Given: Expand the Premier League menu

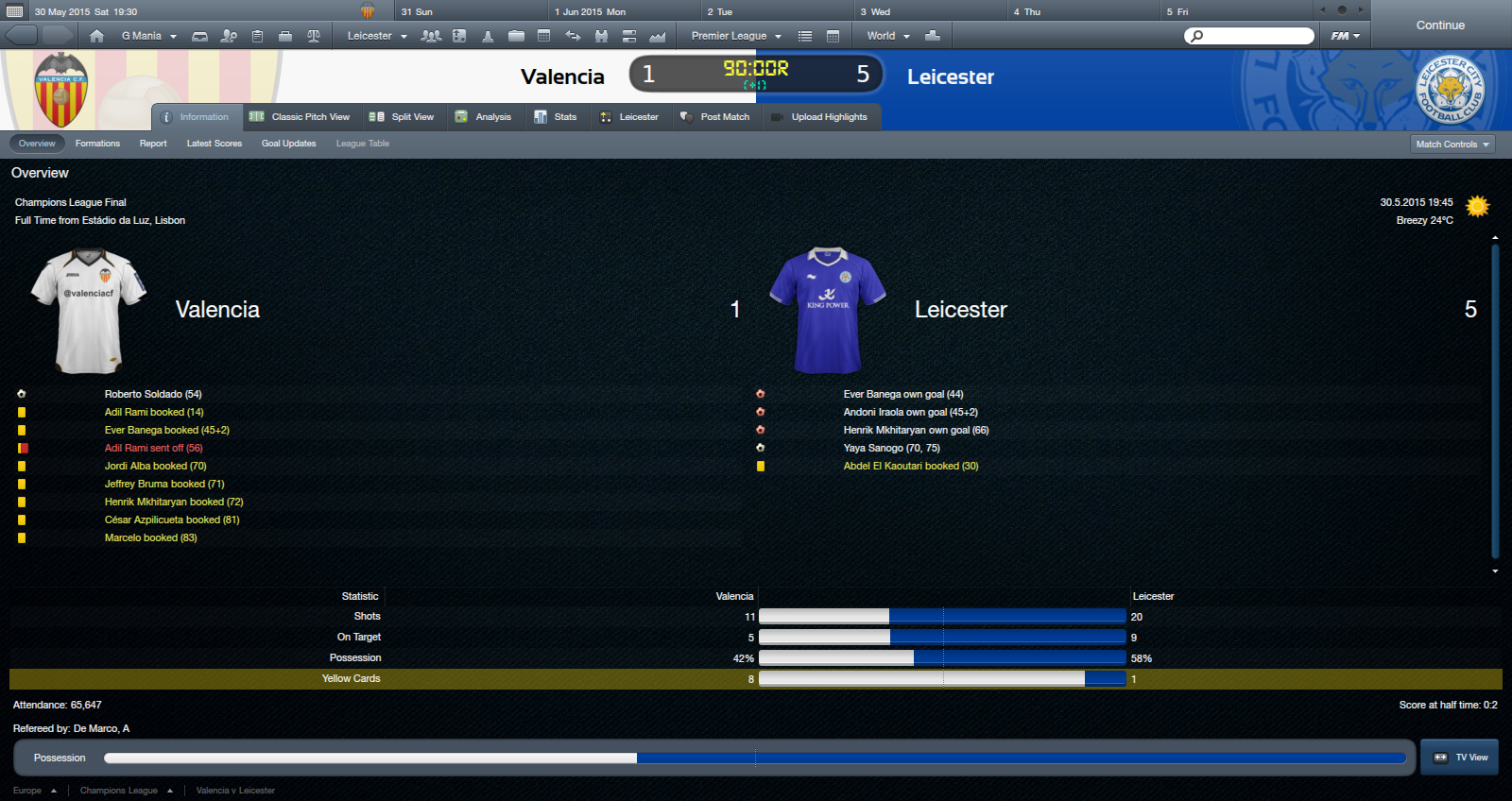Looking at the screenshot, I should [736, 36].
